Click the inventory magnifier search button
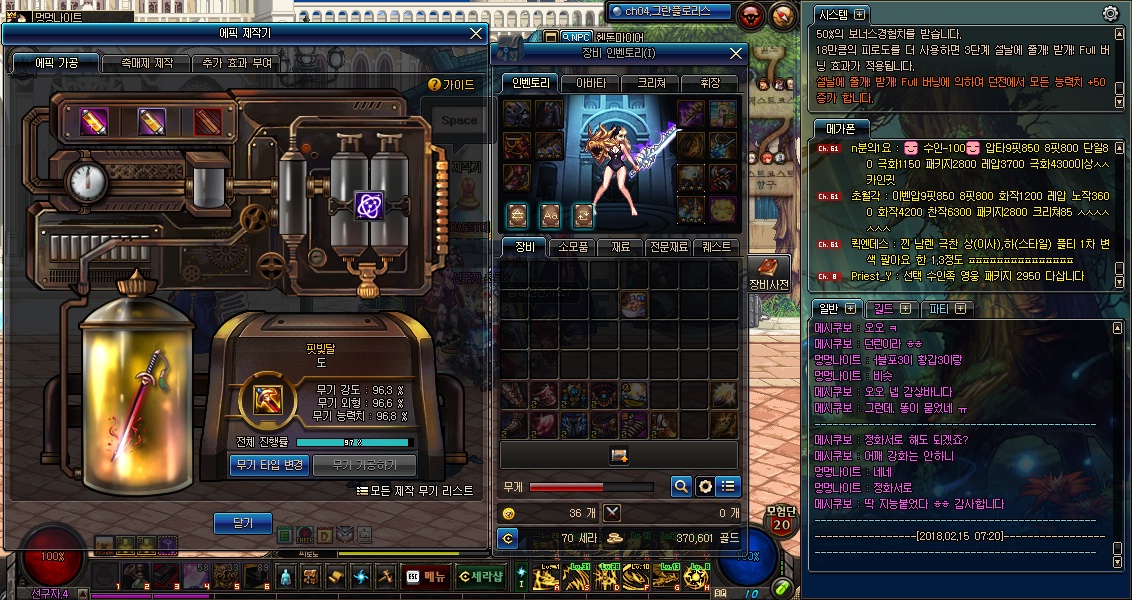This screenshot has height=600, width=1132. (681, 487)
